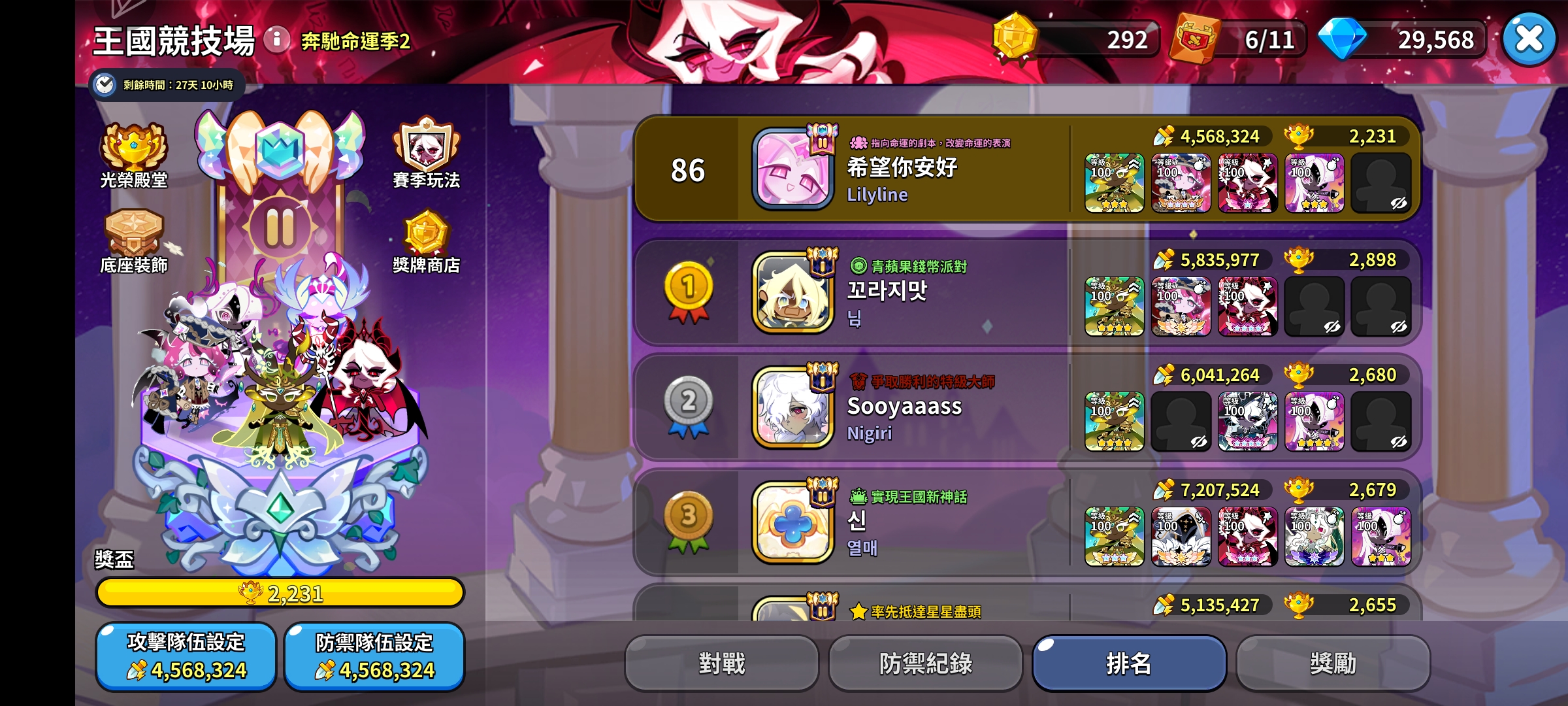The image size is (1568, 706).
Task: Open the 防禦紀錄 defense record tab
Action: click(x=926, y=662)
